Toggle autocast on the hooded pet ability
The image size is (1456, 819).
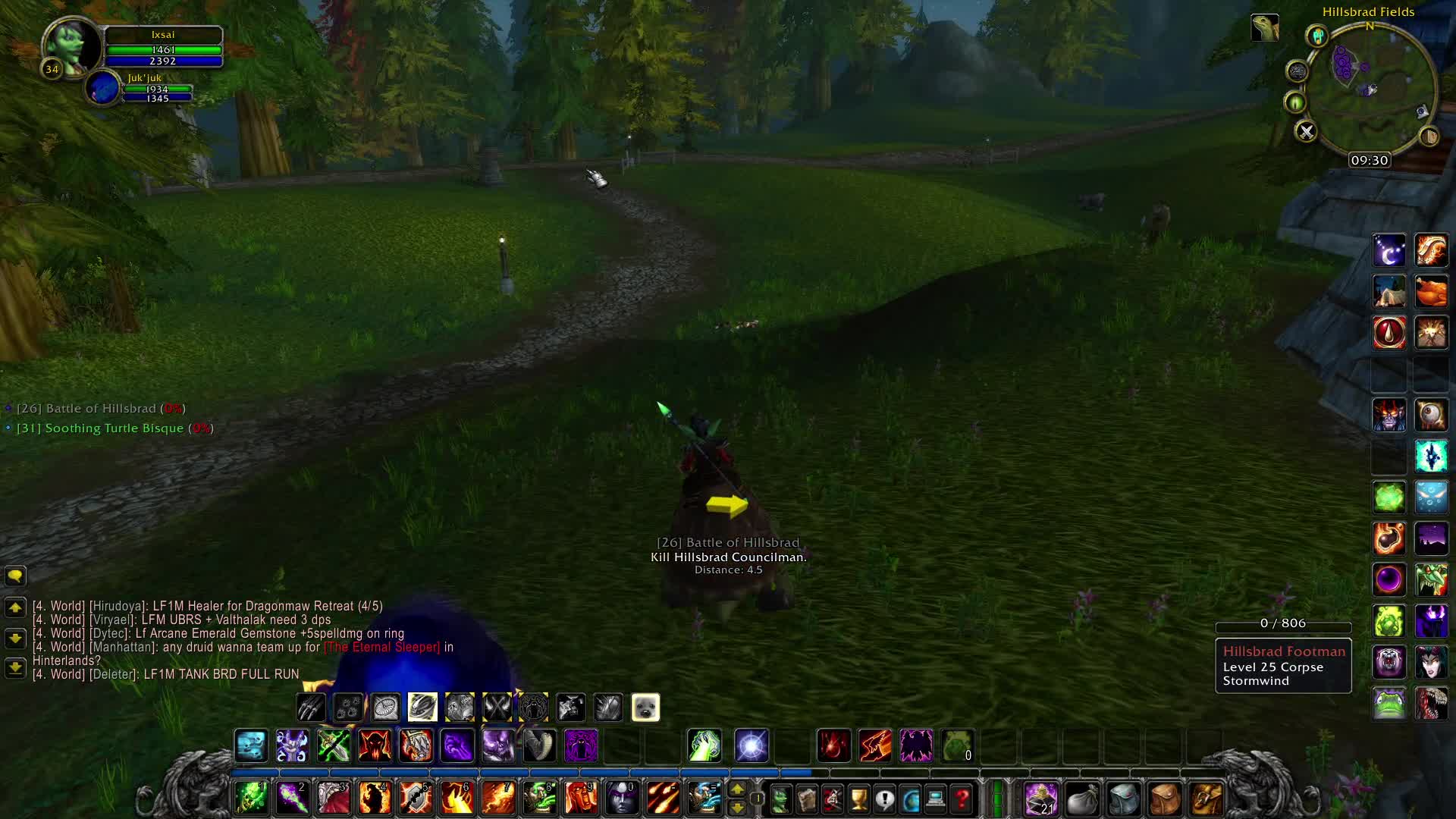coord(534,707)
